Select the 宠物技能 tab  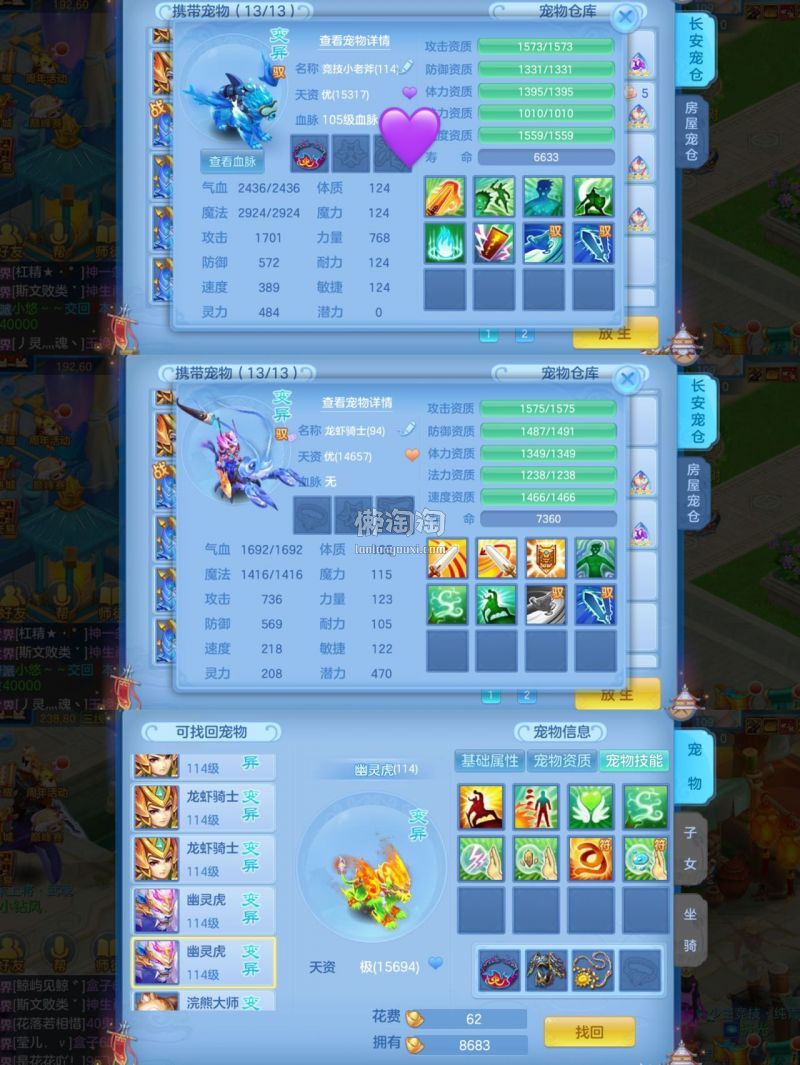tap(634, 761)
